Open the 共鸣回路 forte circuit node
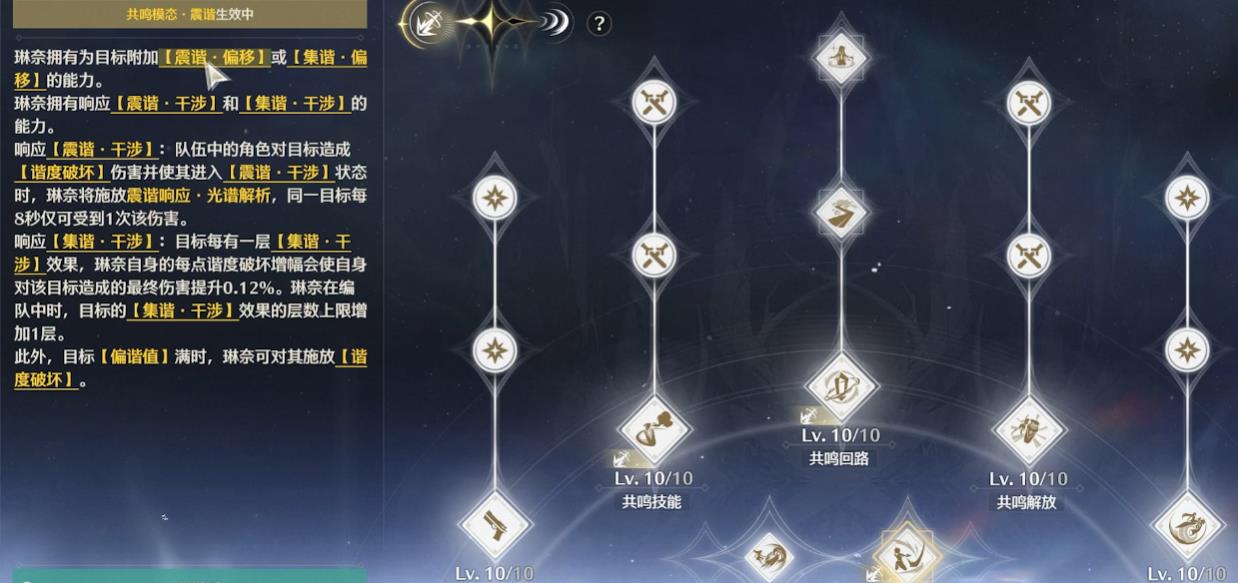1238x583 pixels. pos(841,387)
